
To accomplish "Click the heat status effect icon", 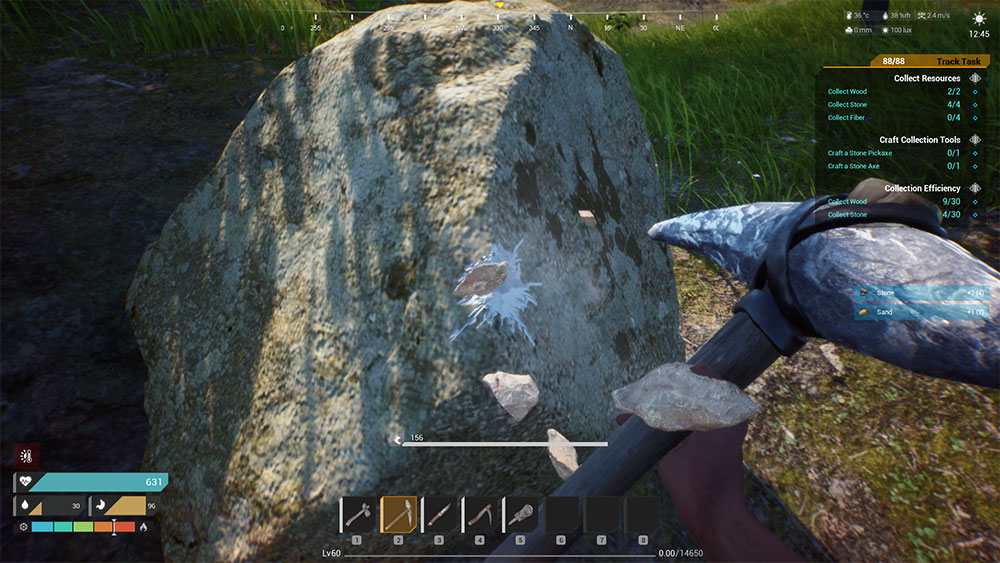I will coord(25,456).
